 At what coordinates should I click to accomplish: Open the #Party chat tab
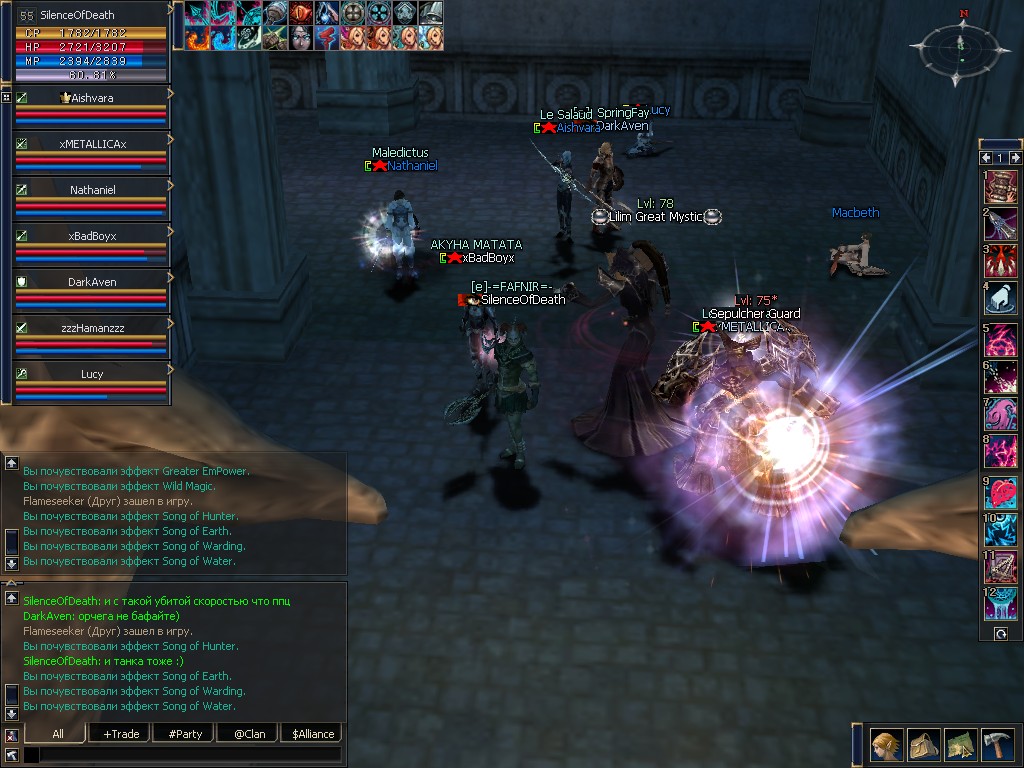click(184, 733)
